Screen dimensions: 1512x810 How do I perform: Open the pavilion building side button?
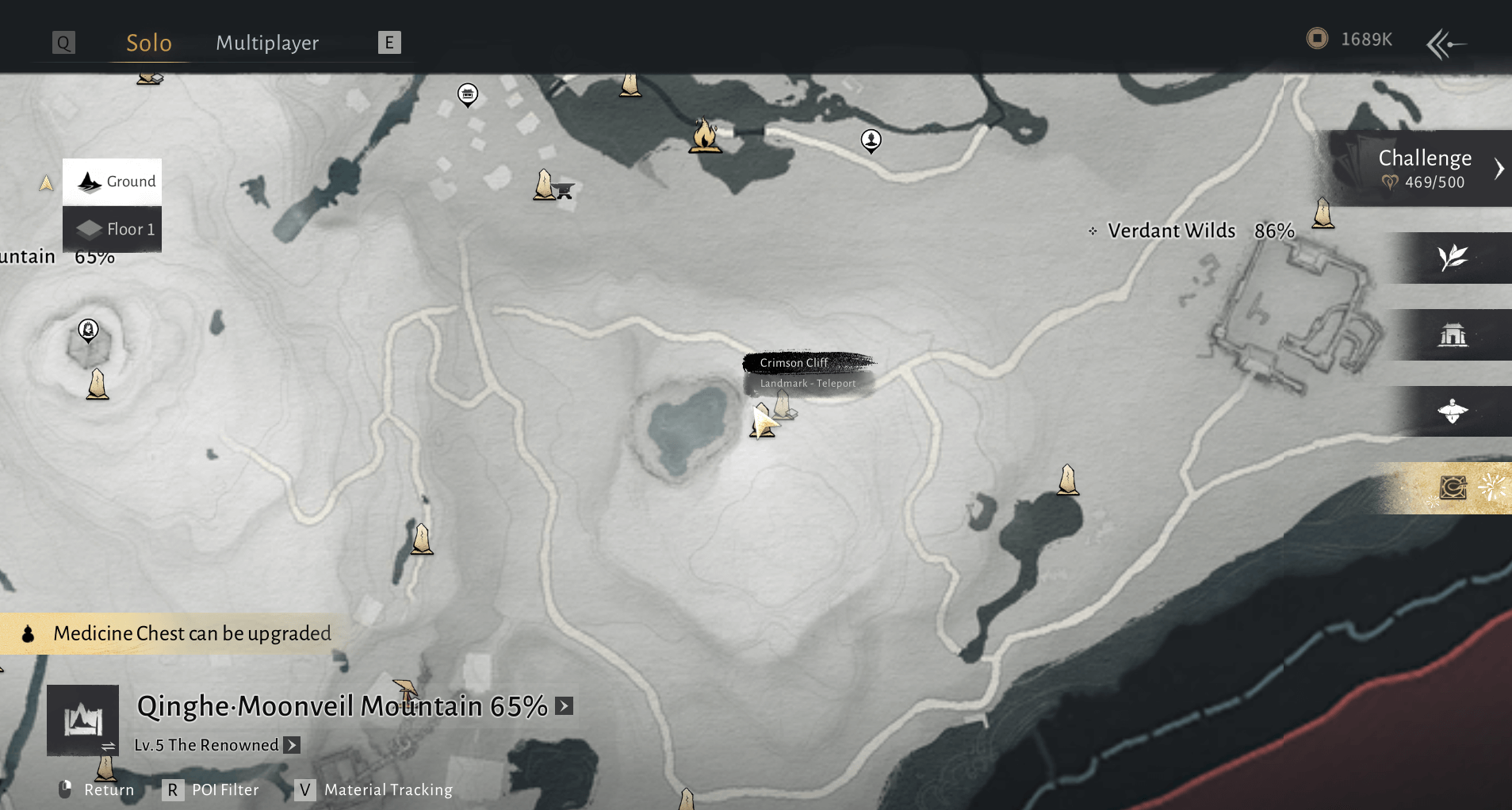point(1453,335)
